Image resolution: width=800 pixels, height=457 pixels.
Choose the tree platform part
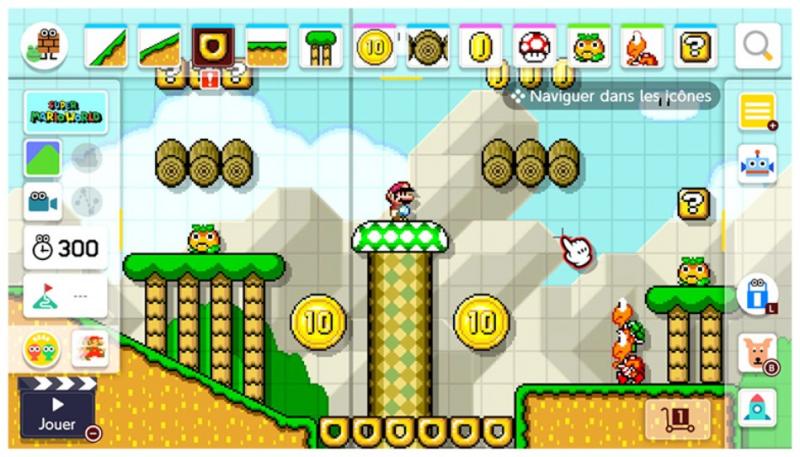tap(321, 46)
